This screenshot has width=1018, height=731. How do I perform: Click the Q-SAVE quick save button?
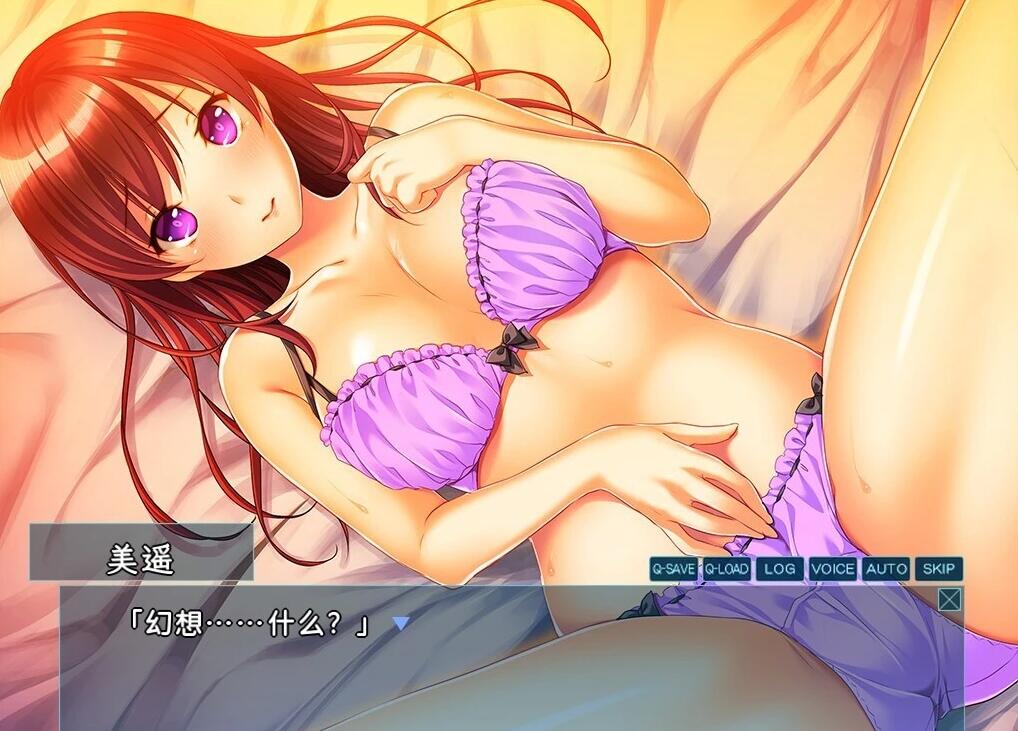click(674, 569)
